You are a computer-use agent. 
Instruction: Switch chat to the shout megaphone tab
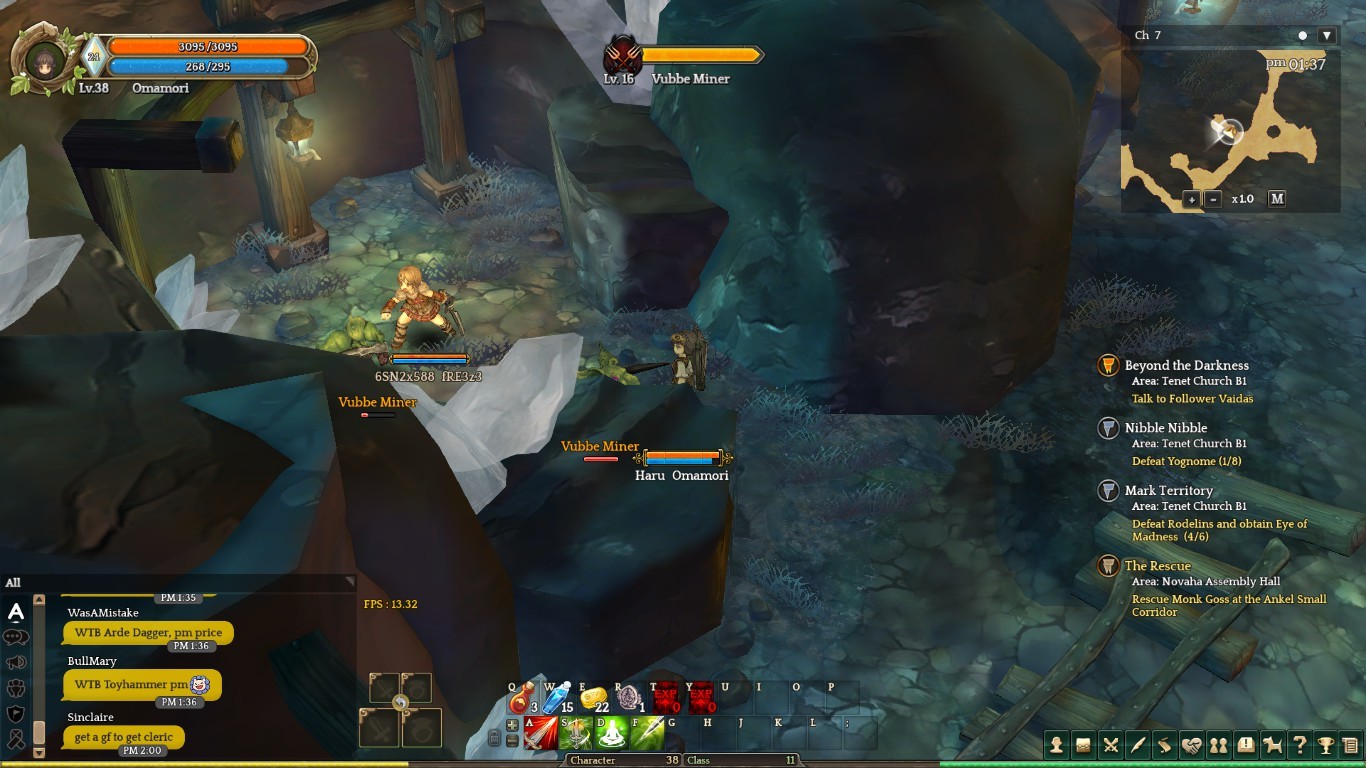pyautogui.click(x=16, y=662)
